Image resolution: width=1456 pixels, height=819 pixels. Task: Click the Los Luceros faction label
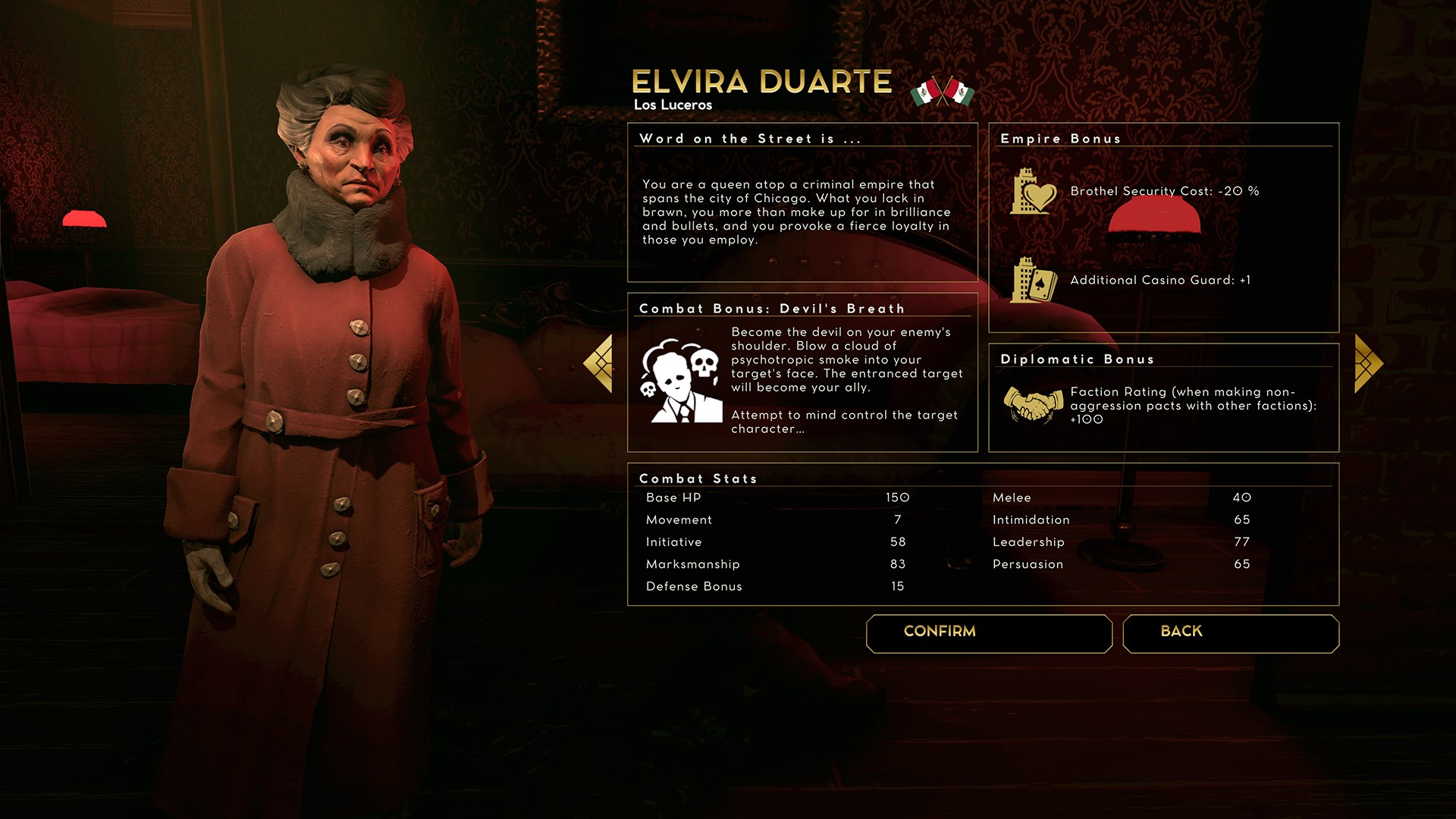pyautogui.click(x=673, y=104)
